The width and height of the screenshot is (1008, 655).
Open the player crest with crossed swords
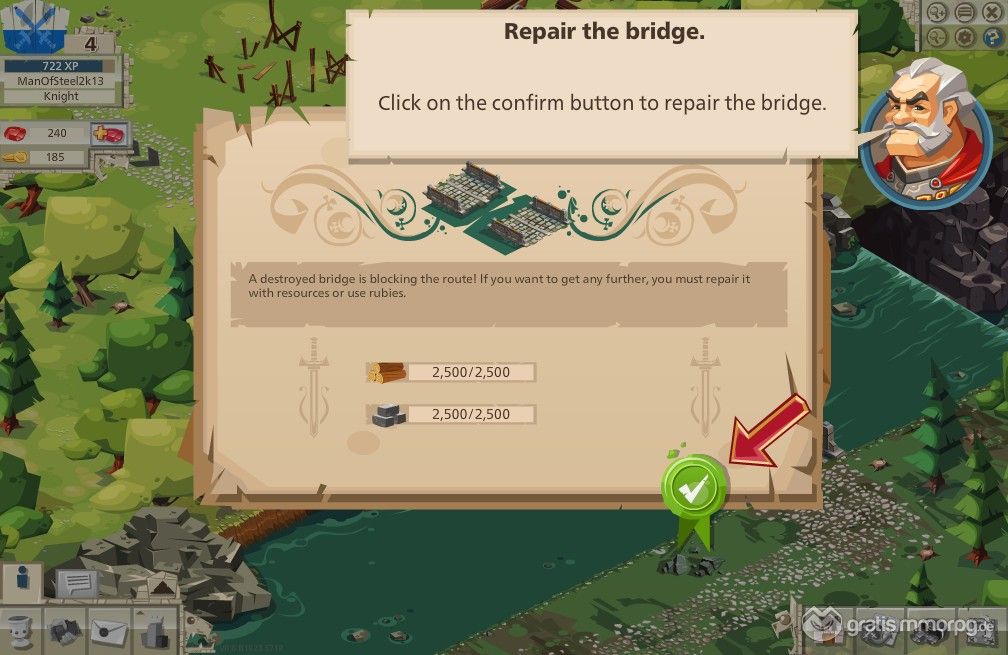click(x=29, y=27)
